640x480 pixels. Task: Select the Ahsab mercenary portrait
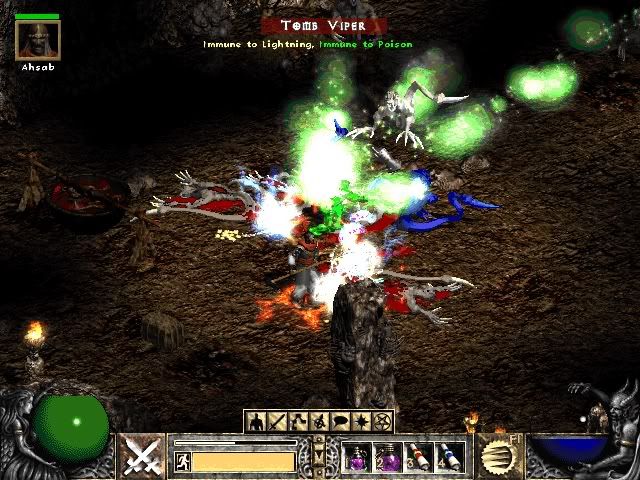(38, 40)
